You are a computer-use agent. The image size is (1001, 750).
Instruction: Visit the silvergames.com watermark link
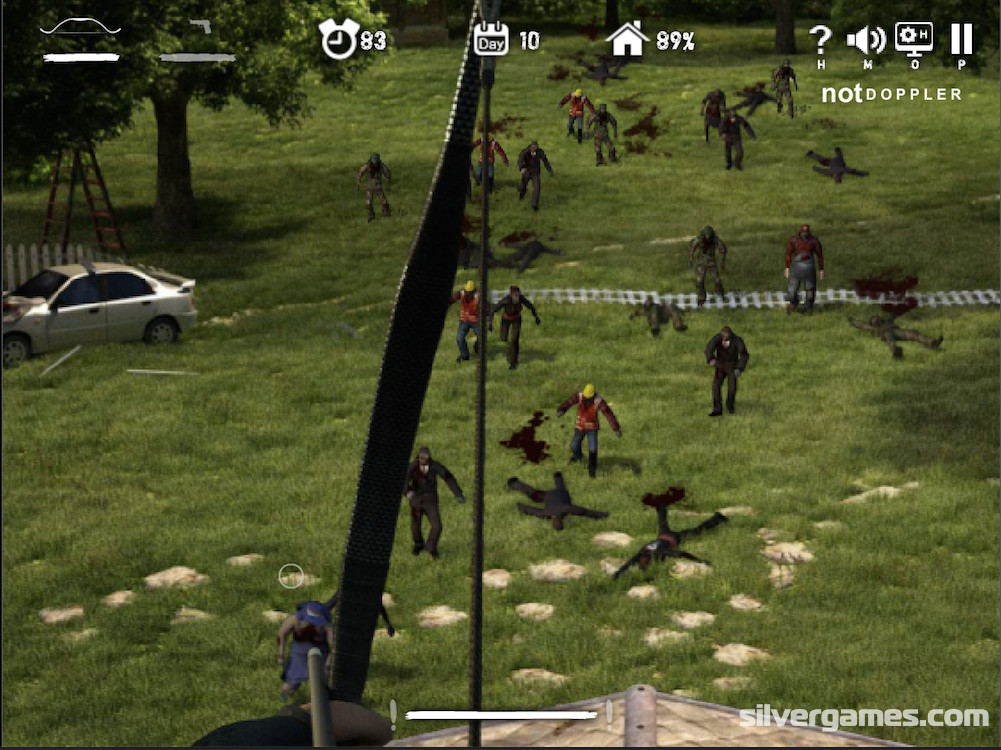[863, 716]
